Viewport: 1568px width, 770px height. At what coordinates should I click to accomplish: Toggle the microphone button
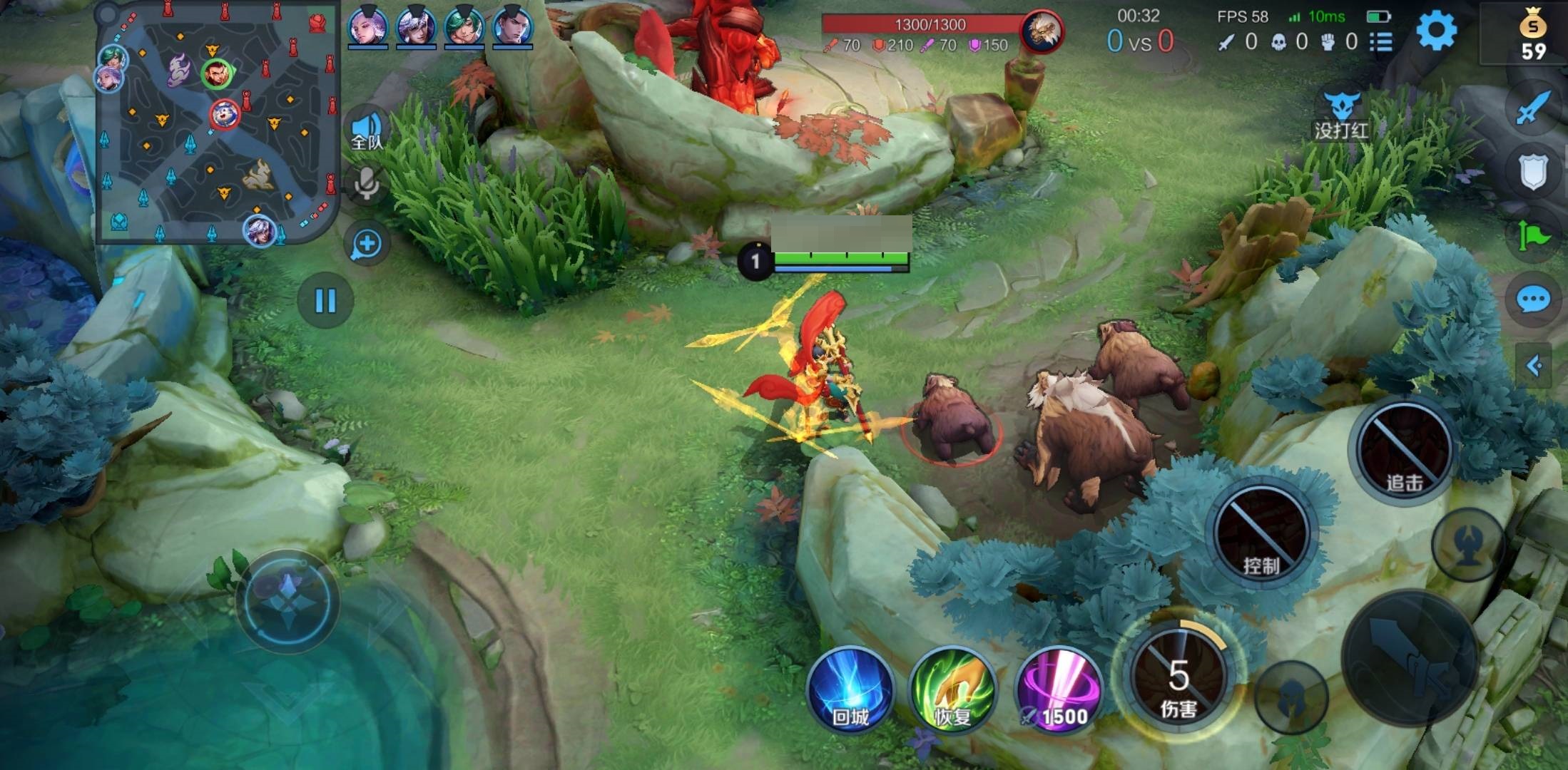coord(367,184)
